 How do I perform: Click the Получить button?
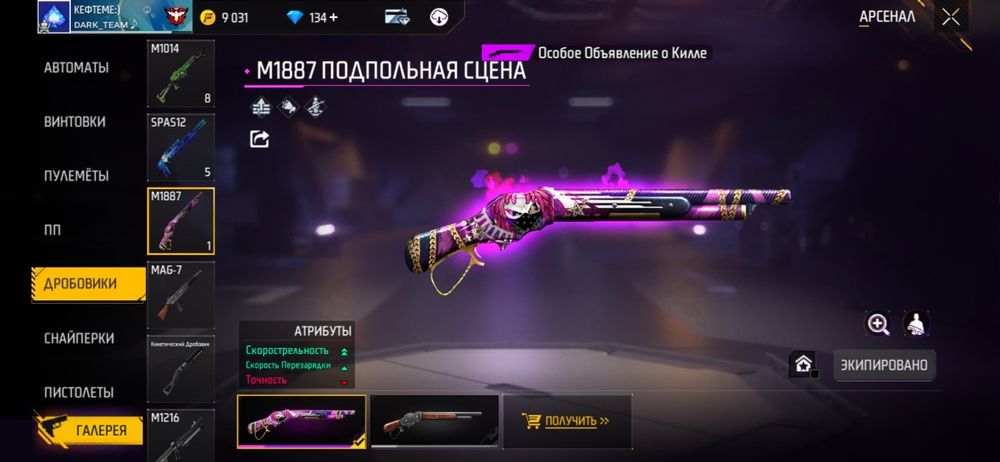565,420
